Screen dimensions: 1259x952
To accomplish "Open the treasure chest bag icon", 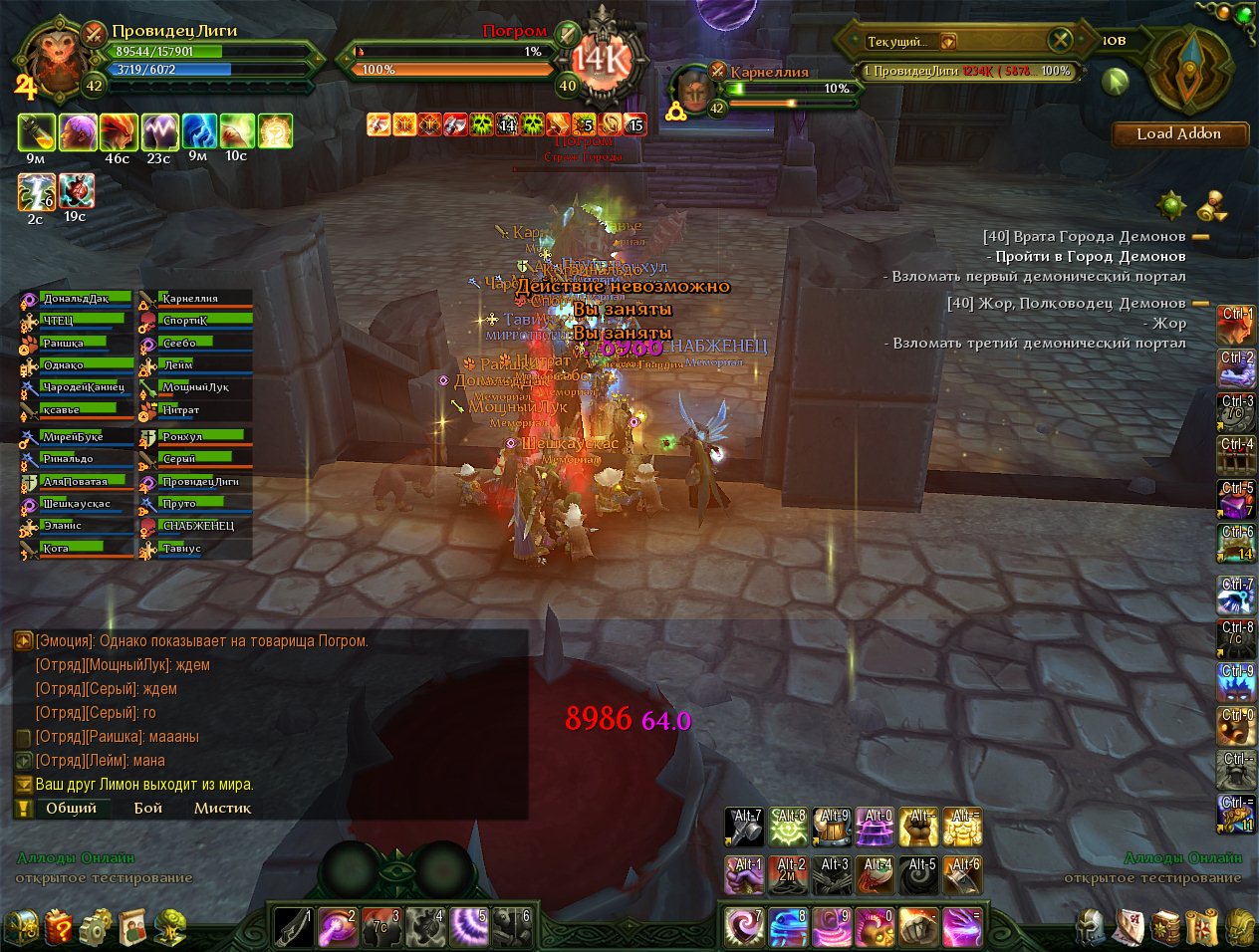I will pyautogui.click(x=22, y=928).
